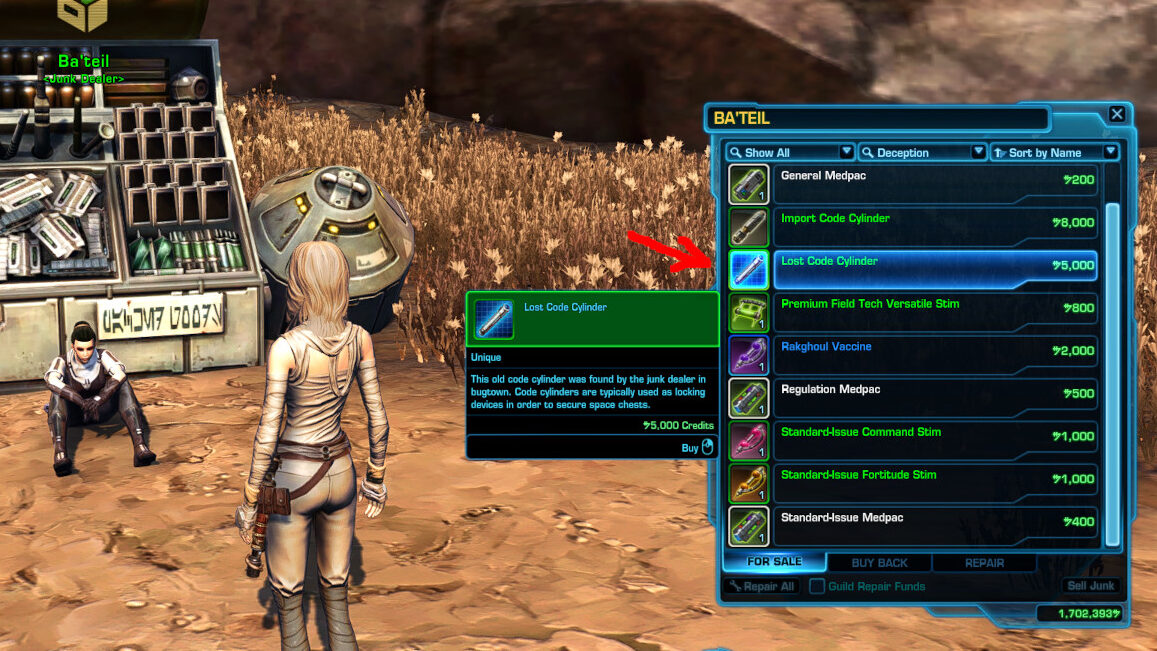Click the vendor list scrollbar
The image size is (1157, 651).
point(1112,370)
